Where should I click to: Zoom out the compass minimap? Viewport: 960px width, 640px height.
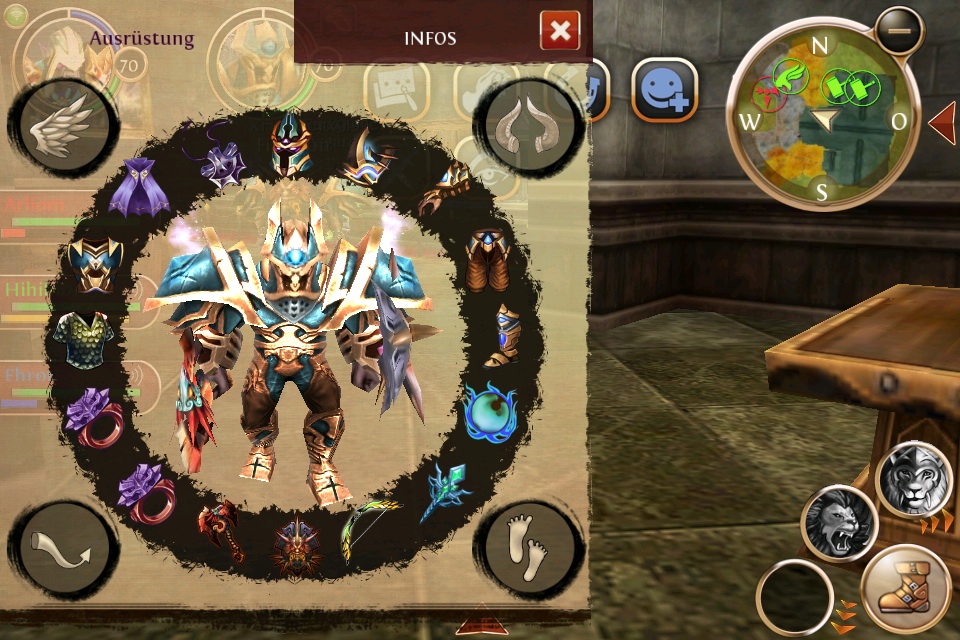[898, 31]
